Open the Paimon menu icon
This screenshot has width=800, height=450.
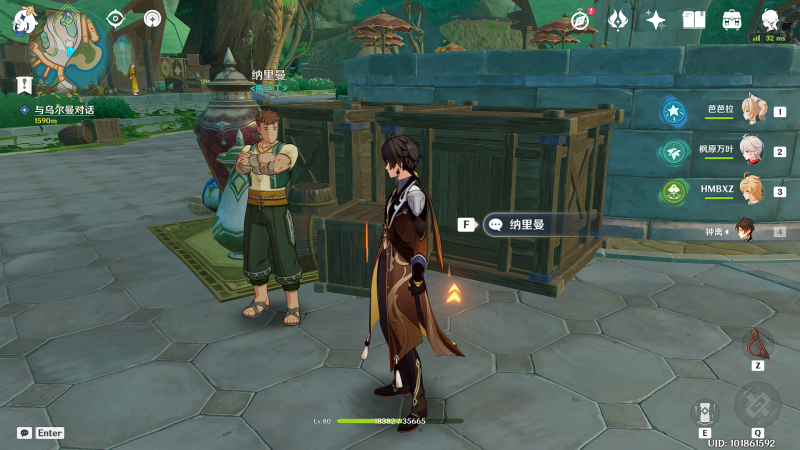(x=24, y=20)
